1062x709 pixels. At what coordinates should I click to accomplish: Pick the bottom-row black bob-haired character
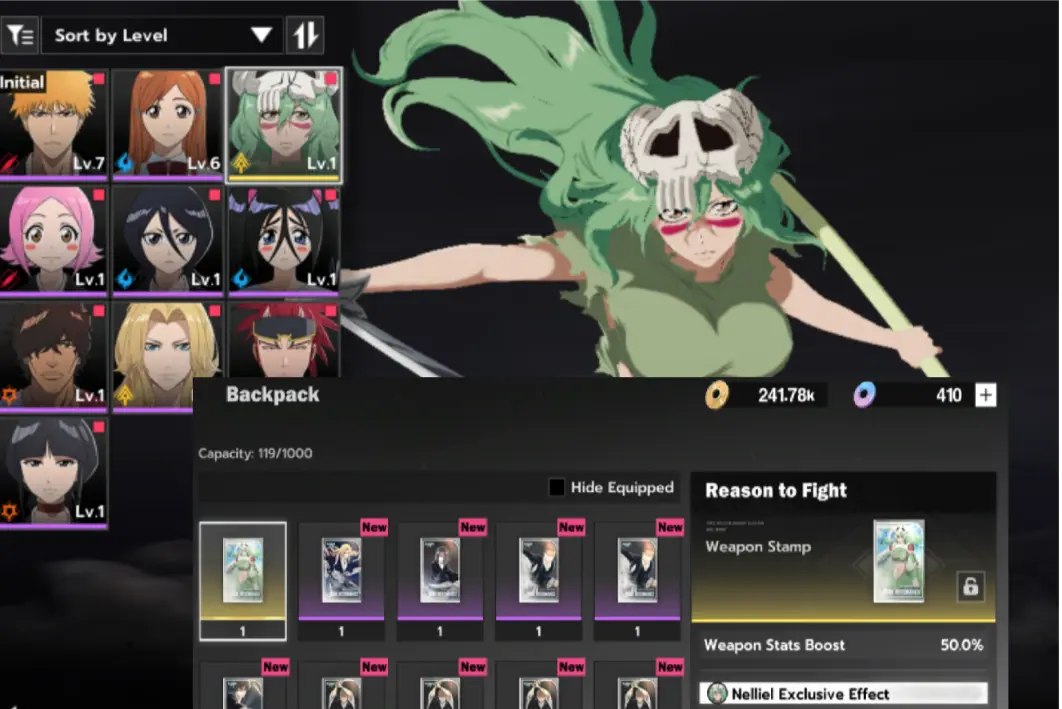click(52, 472)
